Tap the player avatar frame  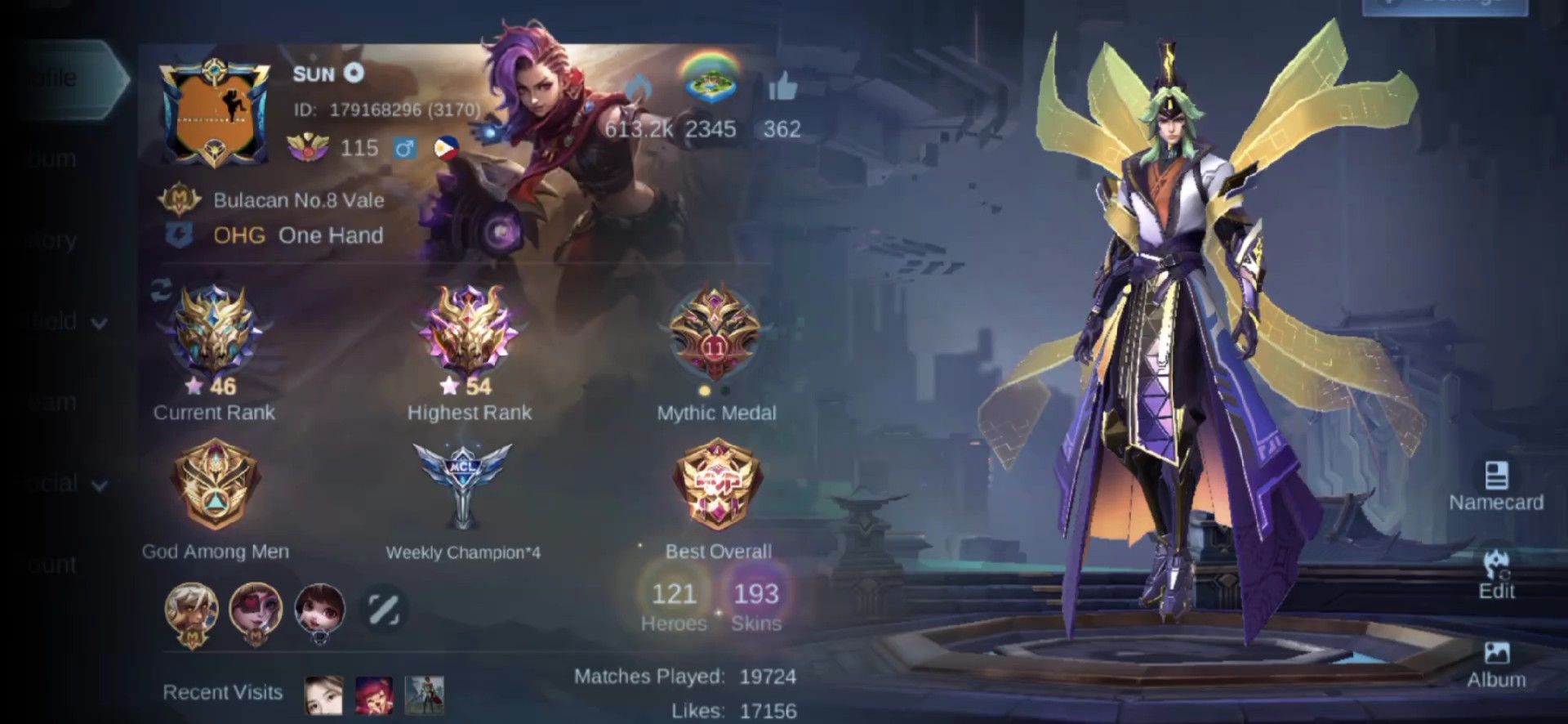tap(215, 113)
